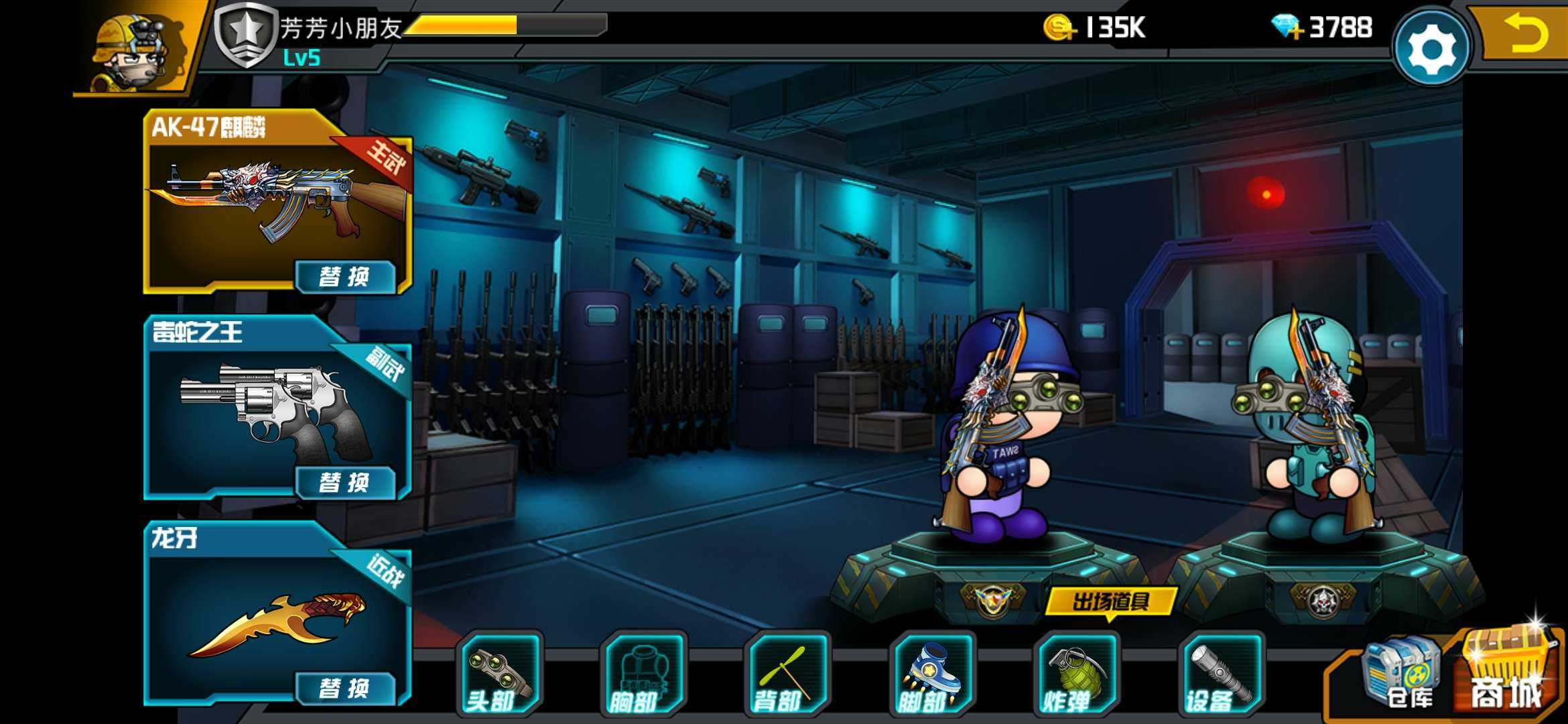Add more gold coins

point(1059,28)
